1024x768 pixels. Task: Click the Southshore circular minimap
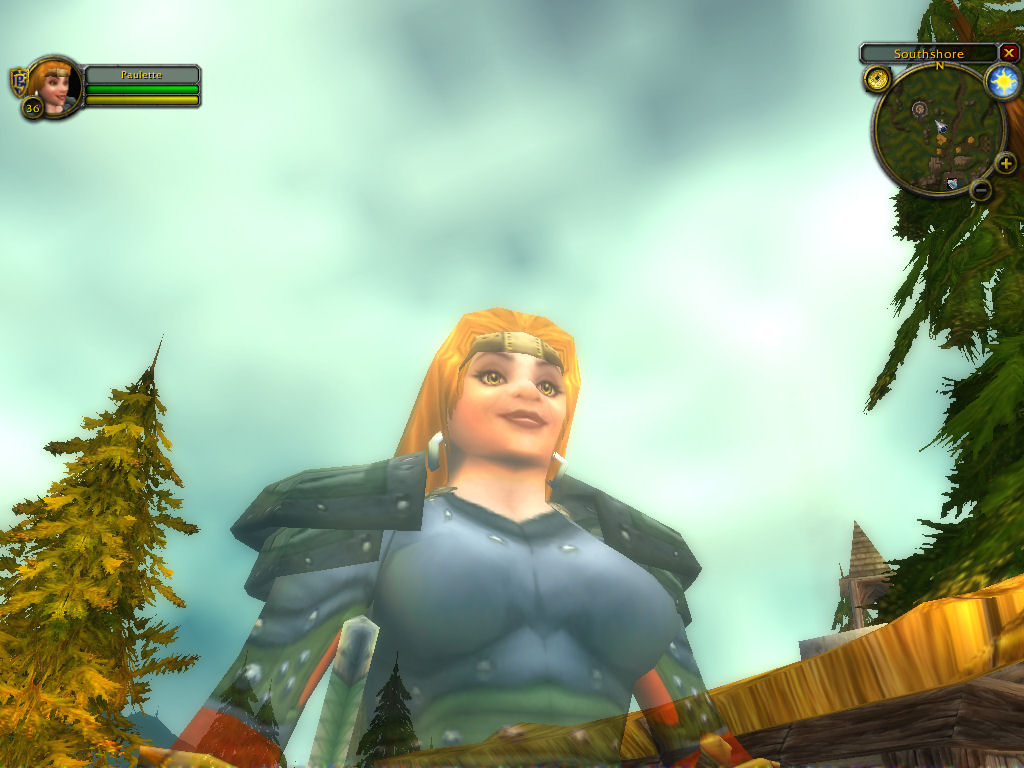[x=937, y=128]
